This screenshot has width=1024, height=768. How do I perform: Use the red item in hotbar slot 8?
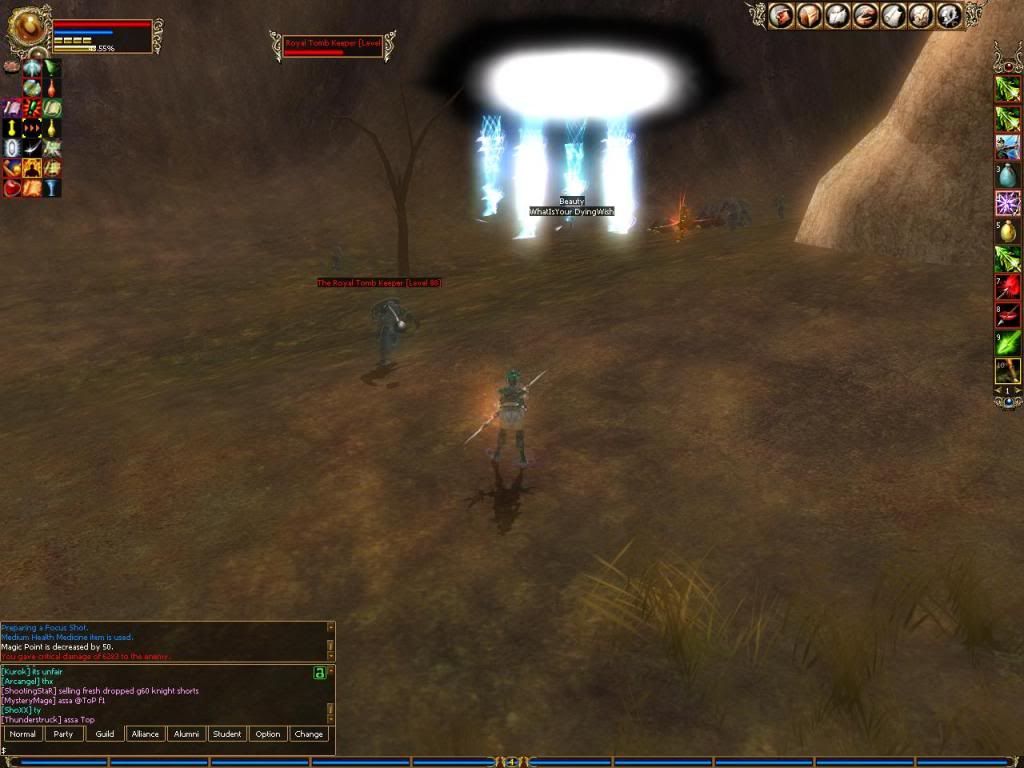pos(1007,316)
